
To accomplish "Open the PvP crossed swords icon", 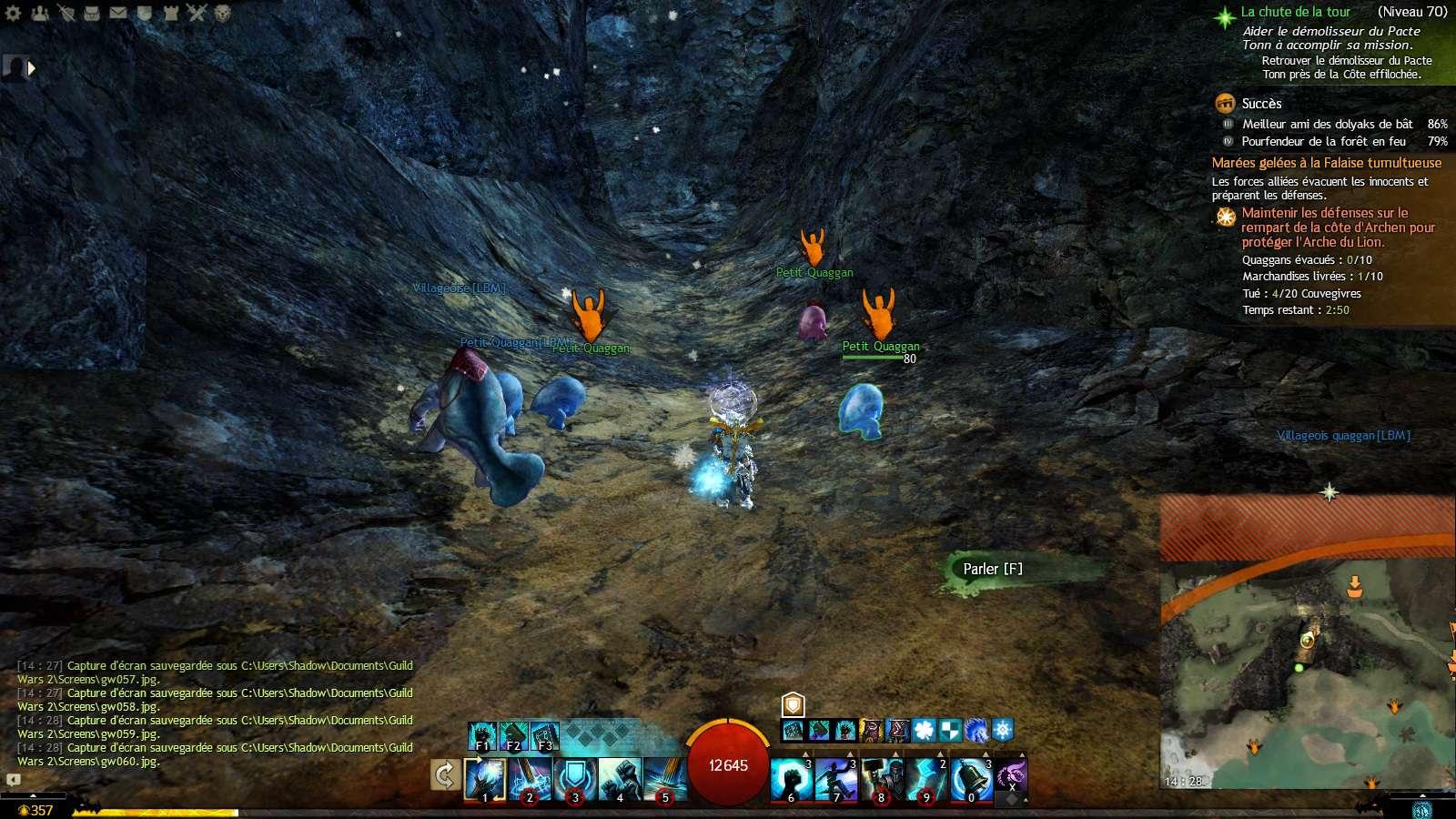I will (197, 13).
